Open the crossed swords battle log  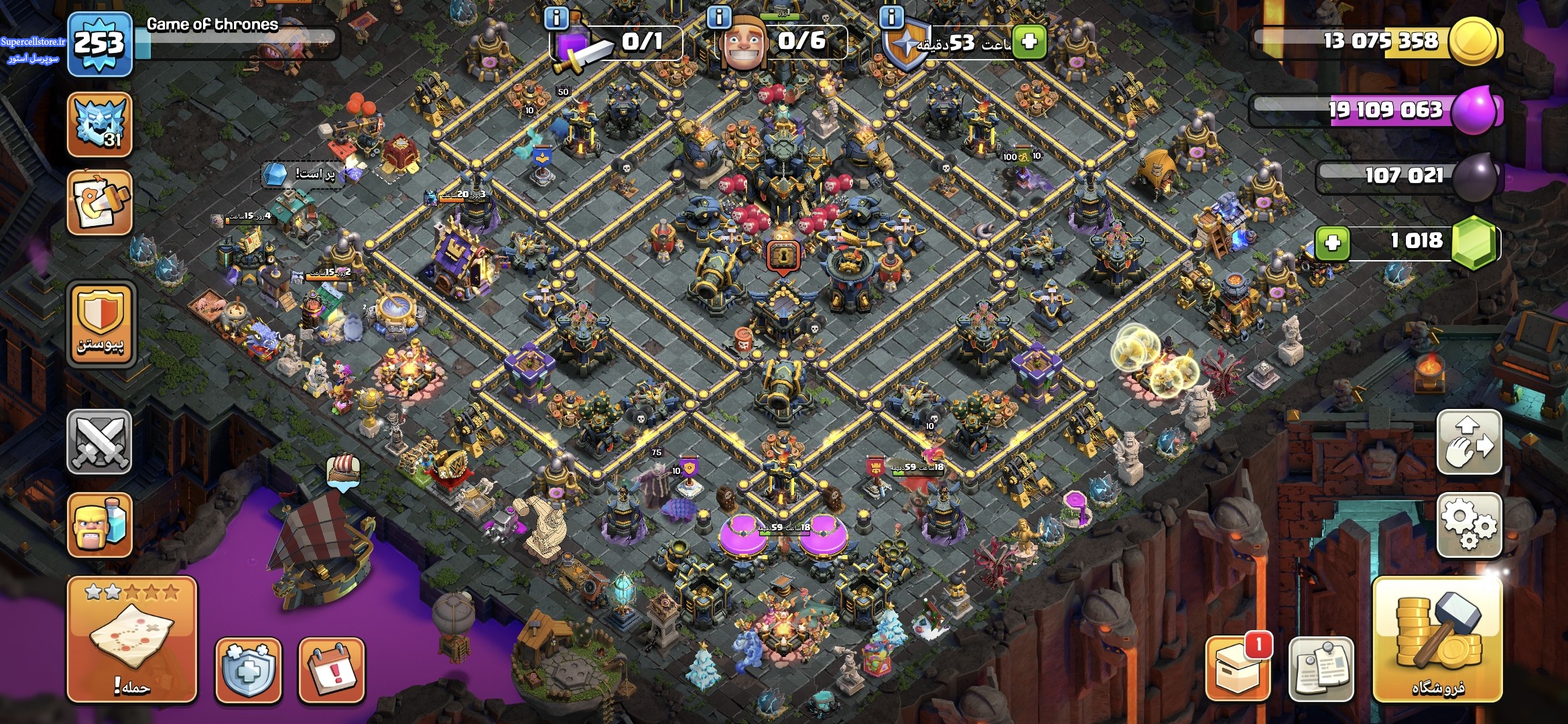[x=100, y=442]
